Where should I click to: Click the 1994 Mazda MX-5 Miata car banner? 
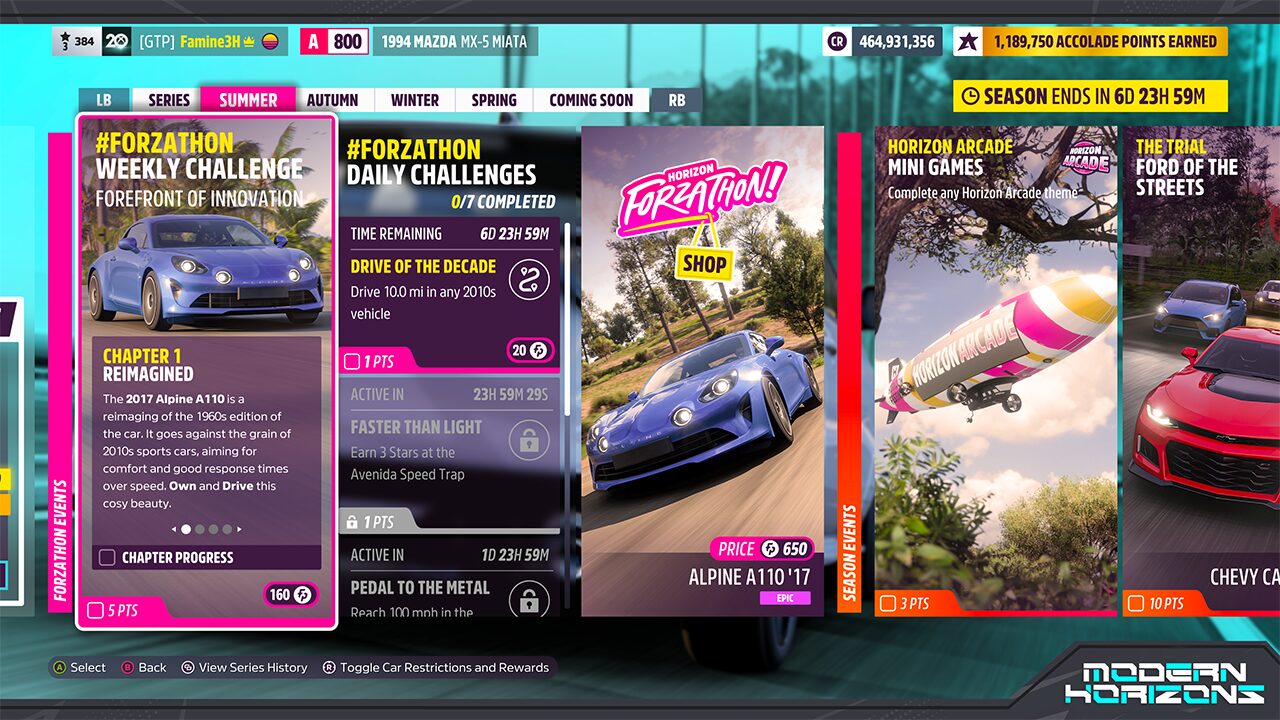click(x=455, y=42)
